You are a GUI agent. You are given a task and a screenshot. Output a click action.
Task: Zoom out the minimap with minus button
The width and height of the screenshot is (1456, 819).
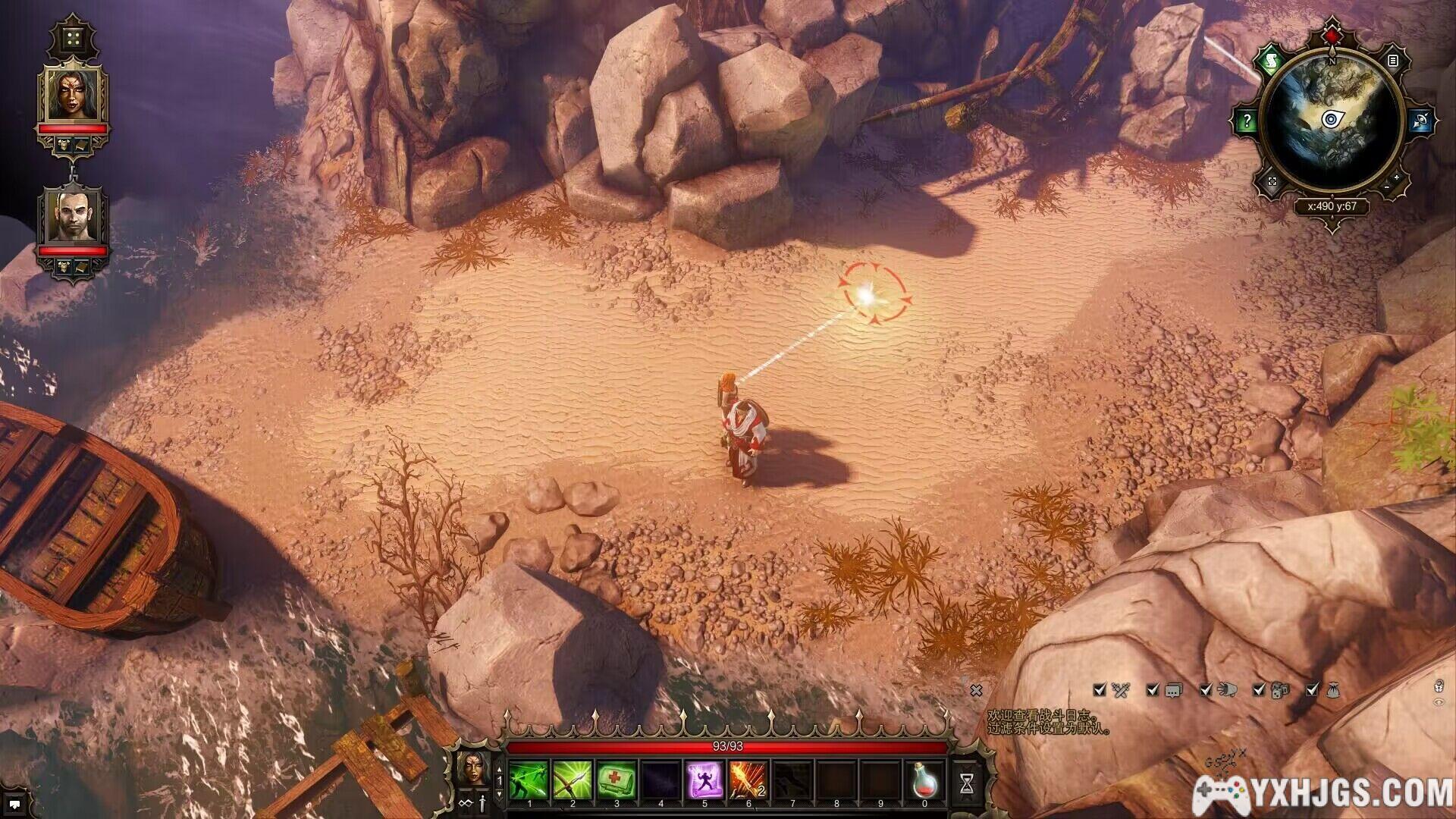coord(1387,187)
